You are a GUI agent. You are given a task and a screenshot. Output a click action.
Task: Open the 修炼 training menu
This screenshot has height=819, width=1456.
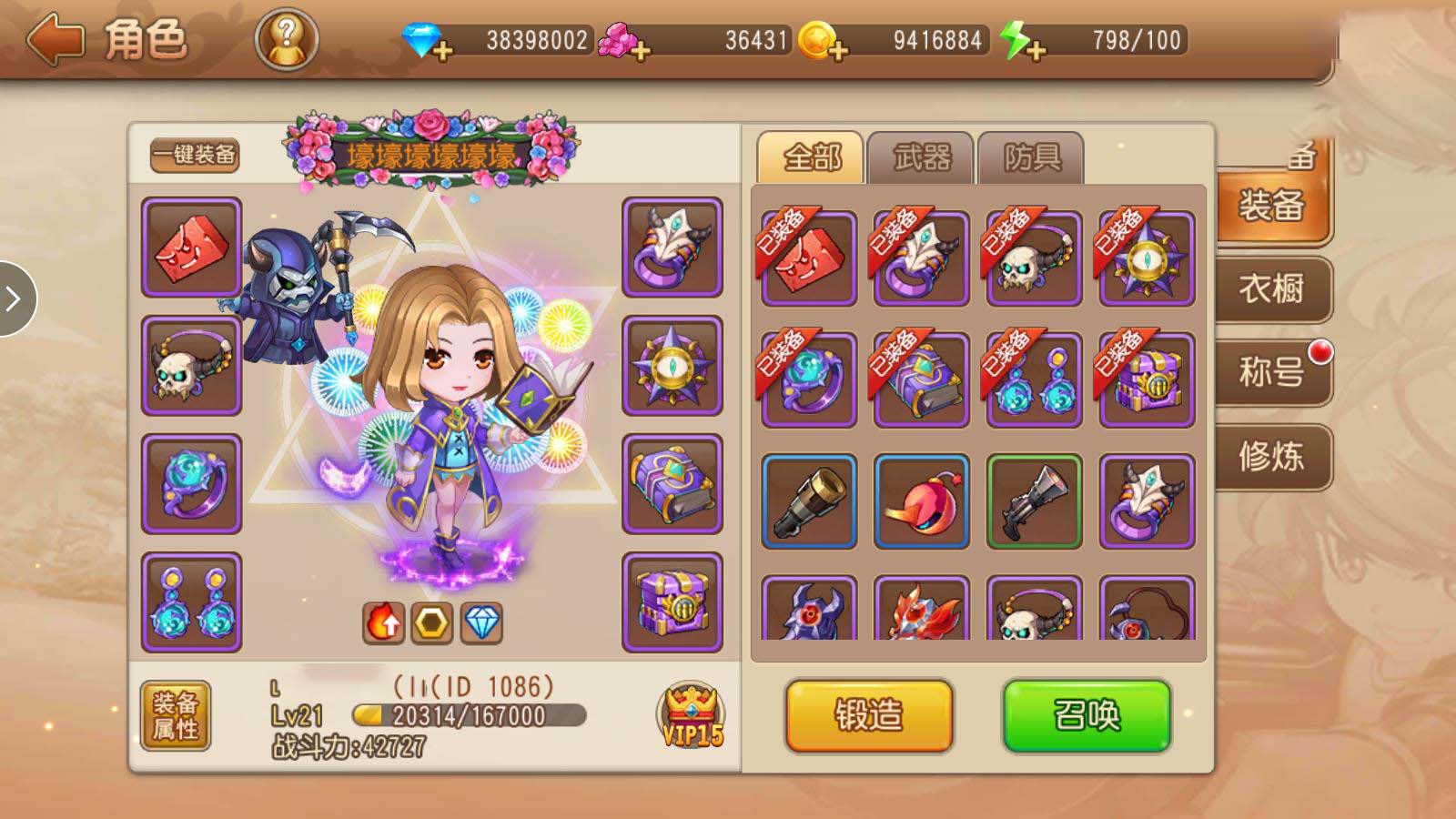[1271, 456]
